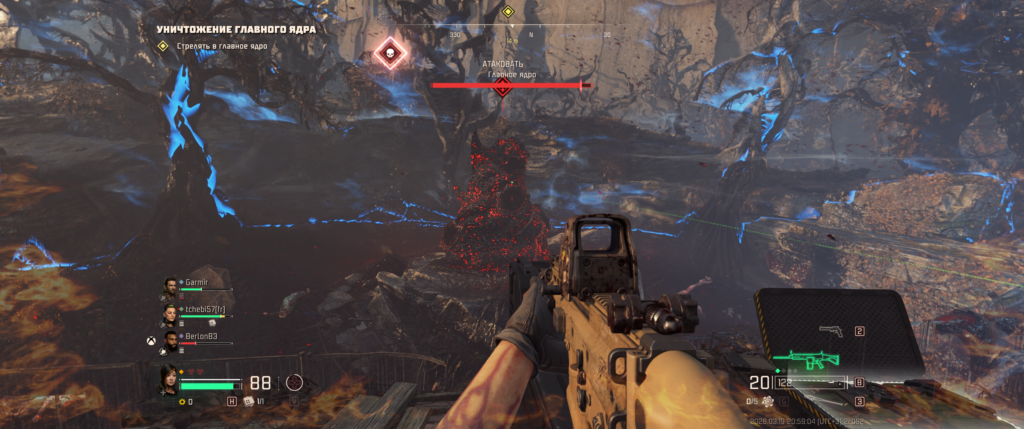Click the yellow objective marker on the compass

(507, 12)
